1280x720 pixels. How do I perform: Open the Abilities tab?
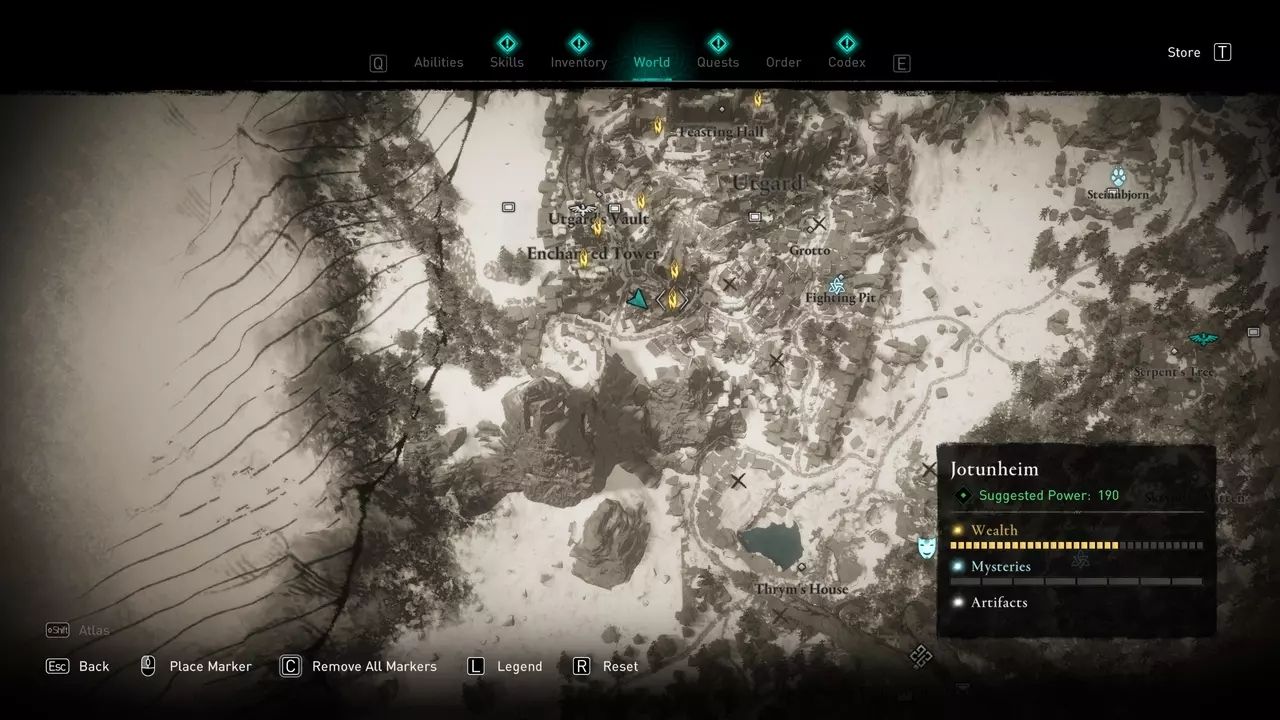[438, 62]
